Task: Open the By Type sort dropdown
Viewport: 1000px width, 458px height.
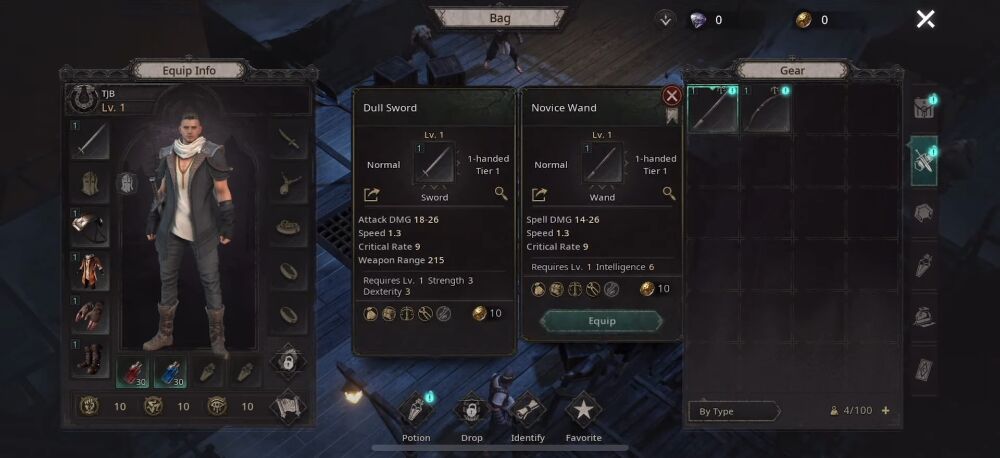Action: (733, 411)
